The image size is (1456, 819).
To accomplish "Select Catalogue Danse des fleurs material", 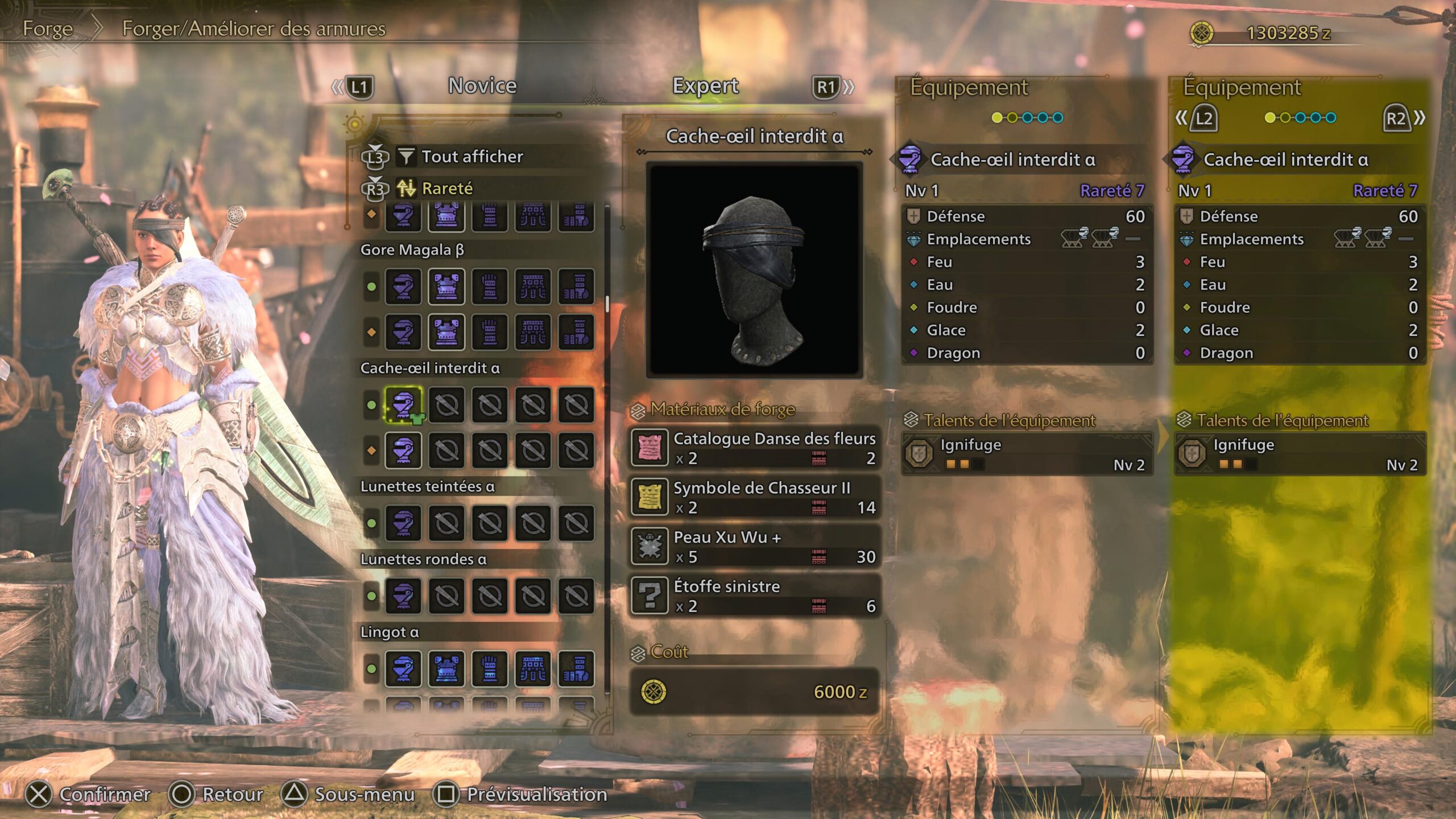I will (754, 448).
